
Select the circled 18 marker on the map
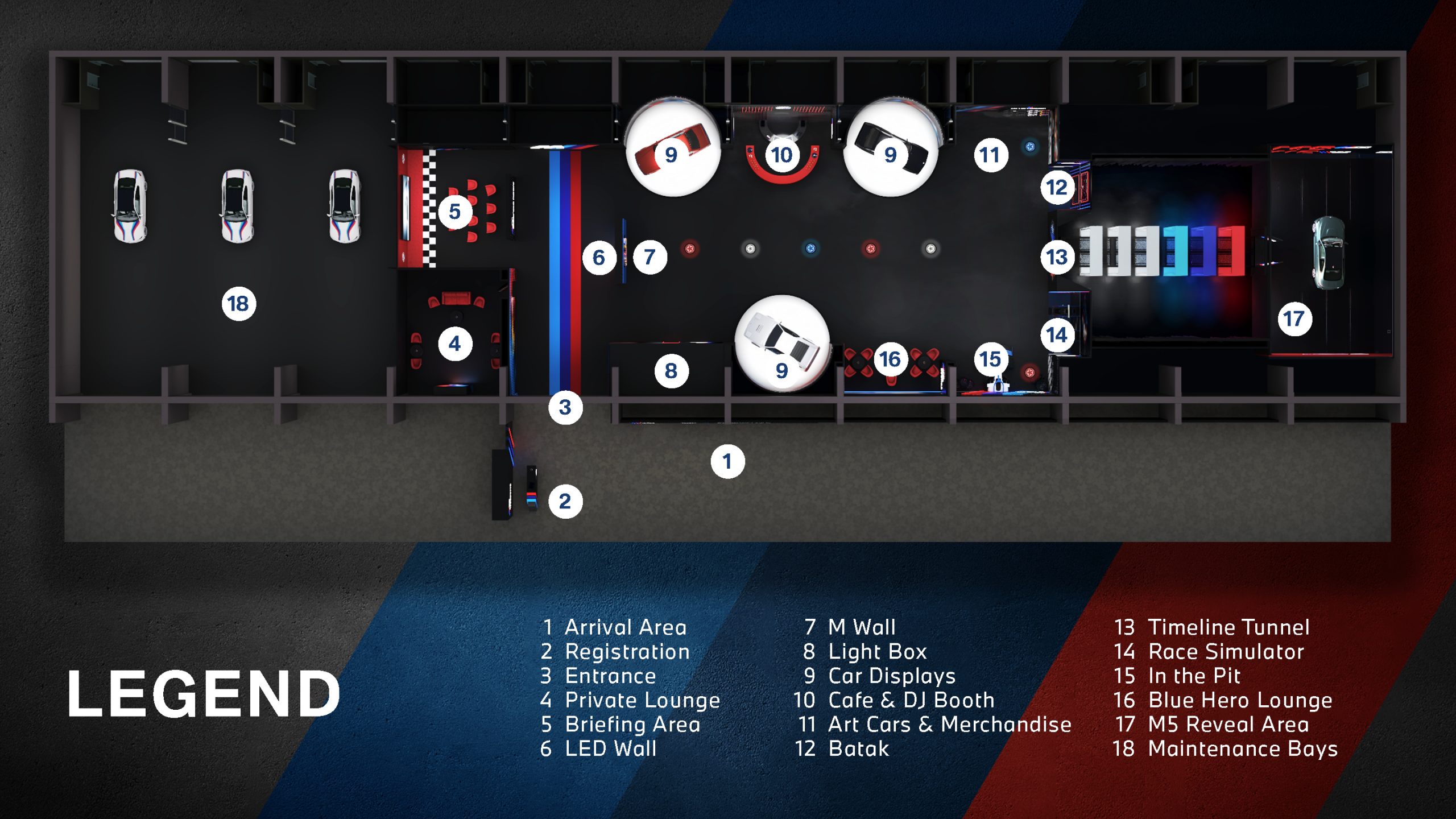pyautogui.click(x=238, y=304)
